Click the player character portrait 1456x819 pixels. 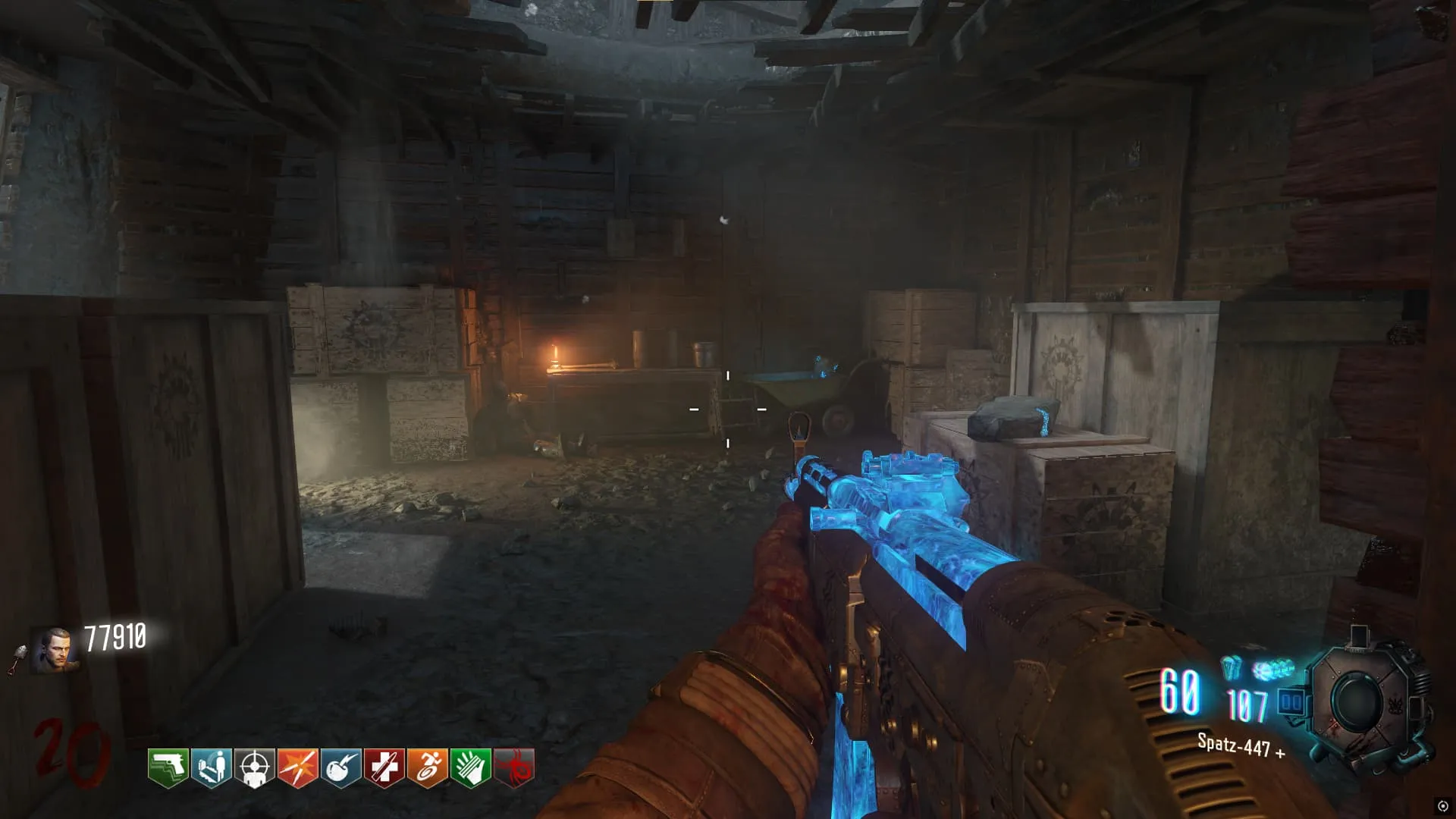[x=55, y=651]
